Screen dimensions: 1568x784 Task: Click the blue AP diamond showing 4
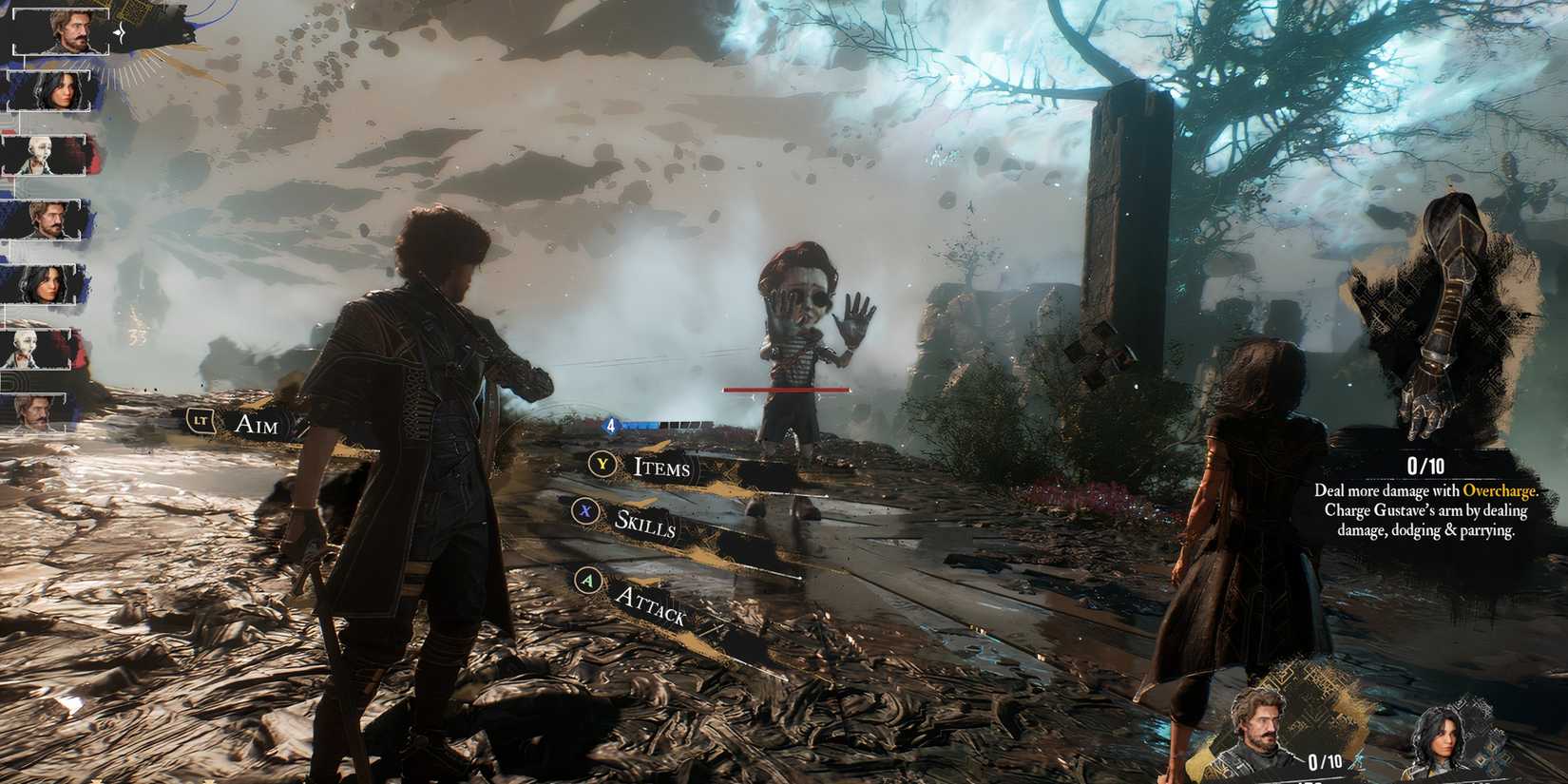pos(611,427)
